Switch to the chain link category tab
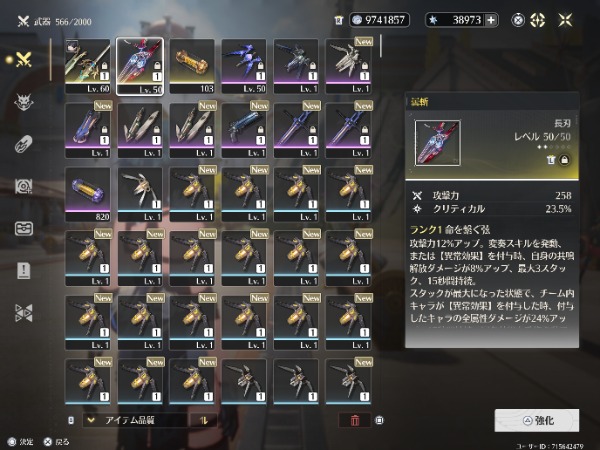This screenshot has height=450, width=600. click(24, 144)
